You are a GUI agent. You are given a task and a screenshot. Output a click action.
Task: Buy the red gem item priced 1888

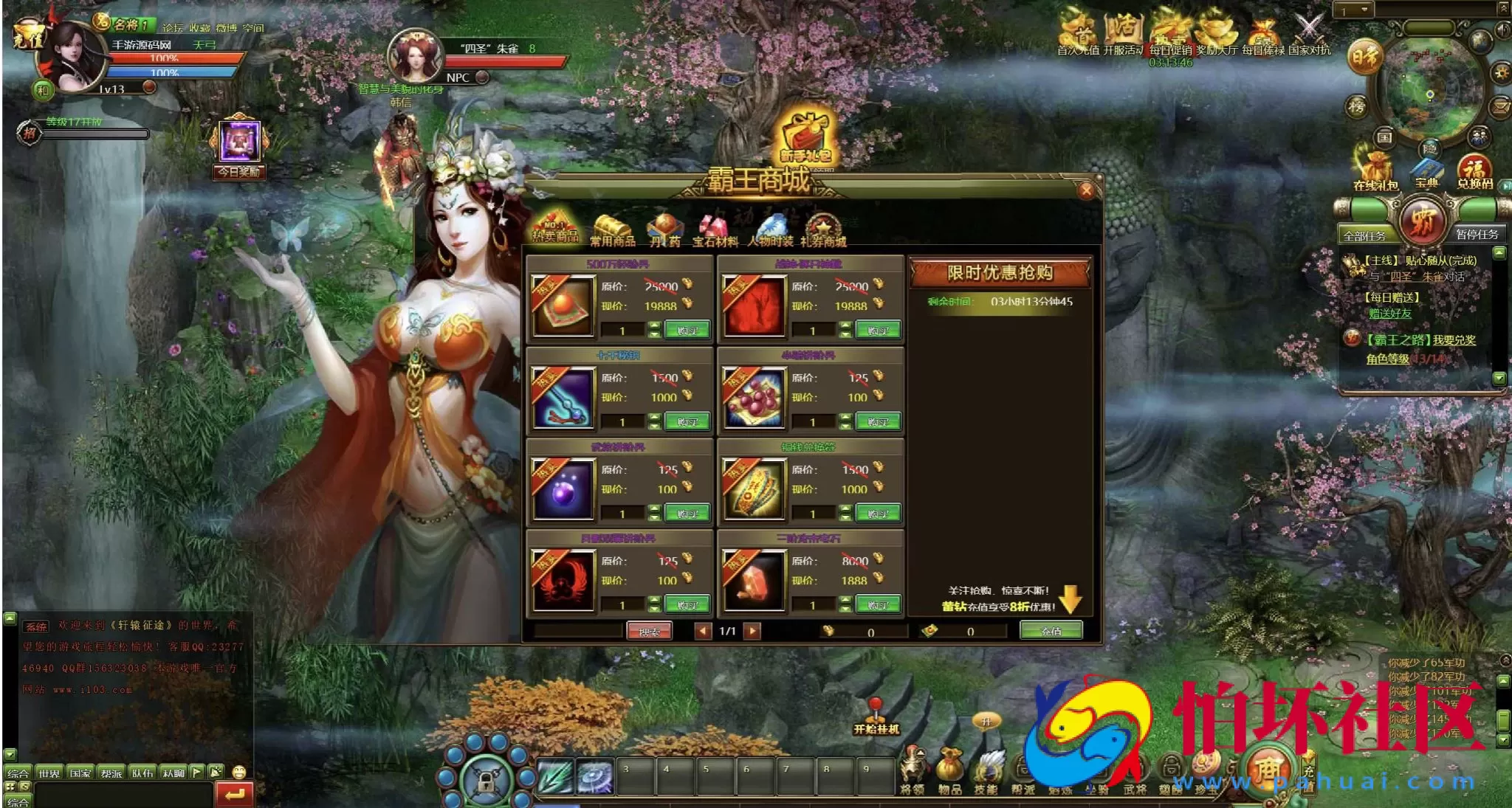tap(878, 605)
